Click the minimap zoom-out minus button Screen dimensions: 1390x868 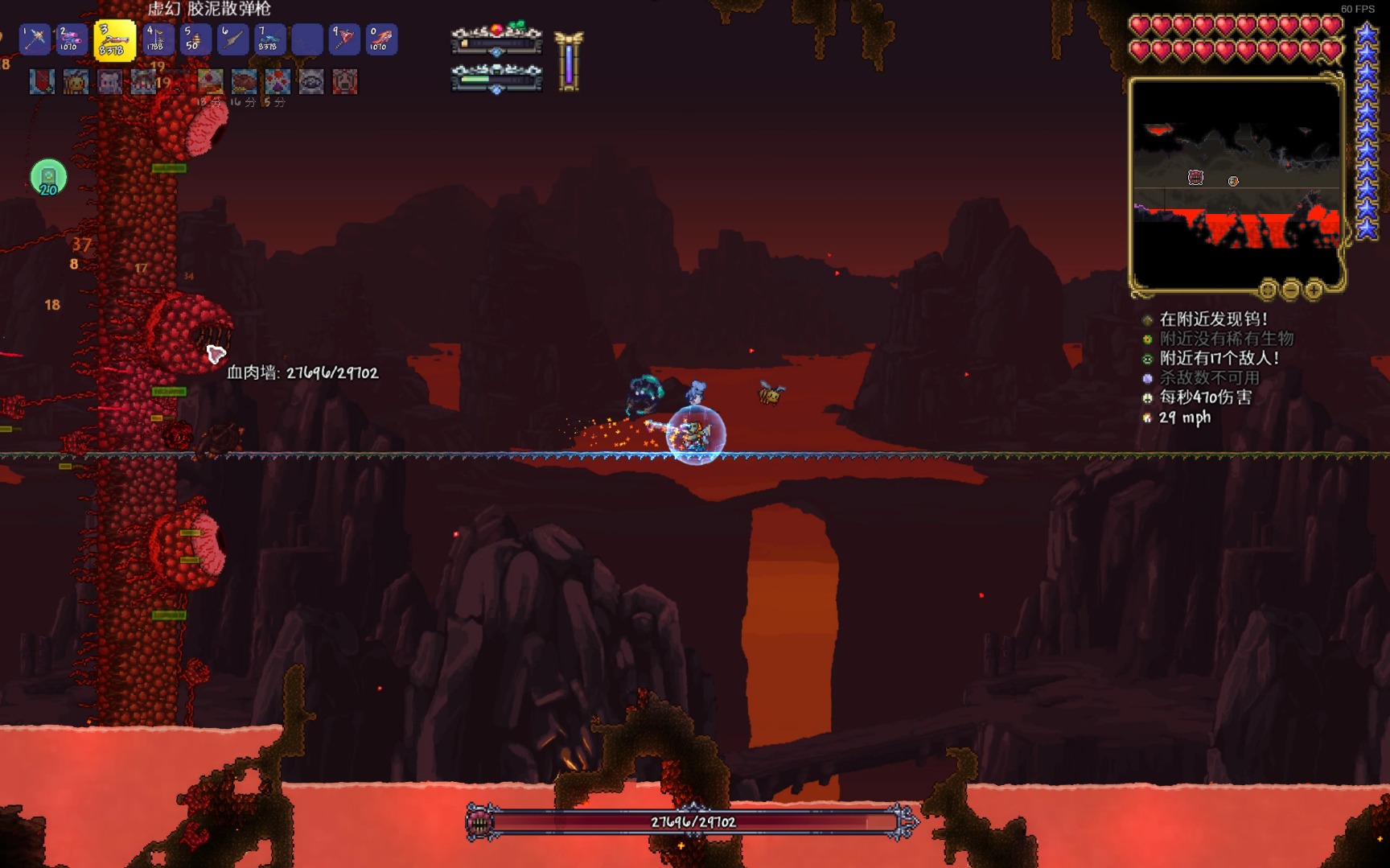tap(1291, 289)
